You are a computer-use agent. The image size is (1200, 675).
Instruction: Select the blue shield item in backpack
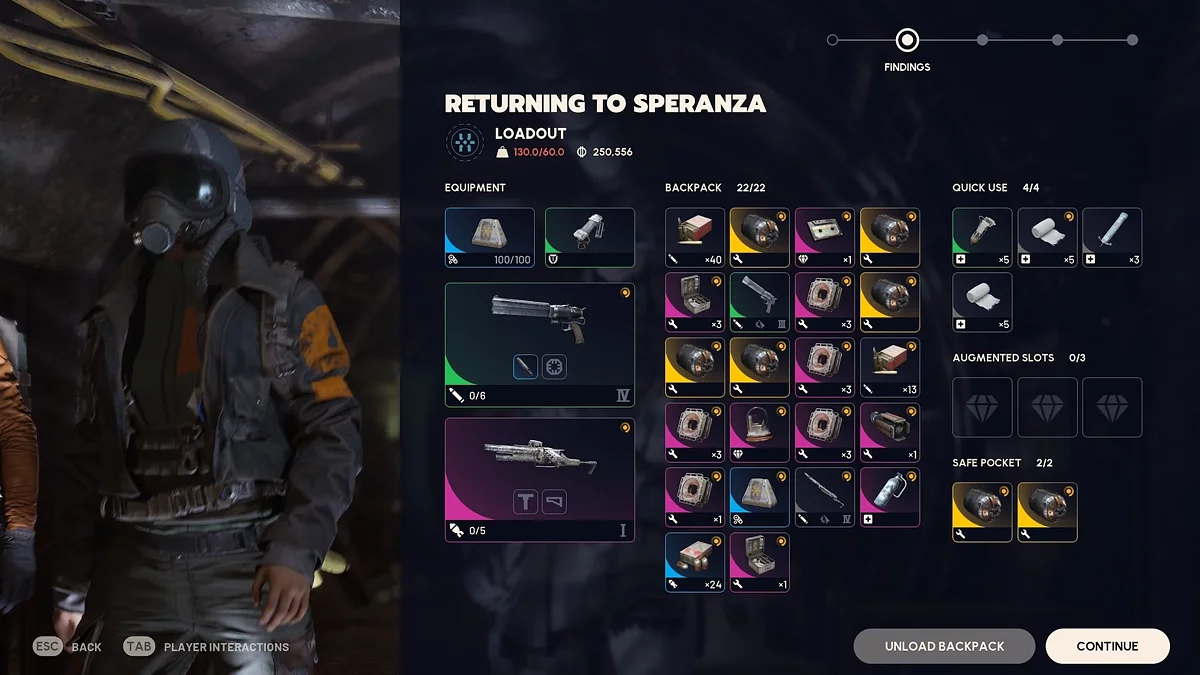pyautogui.click(x=760, y=497)
